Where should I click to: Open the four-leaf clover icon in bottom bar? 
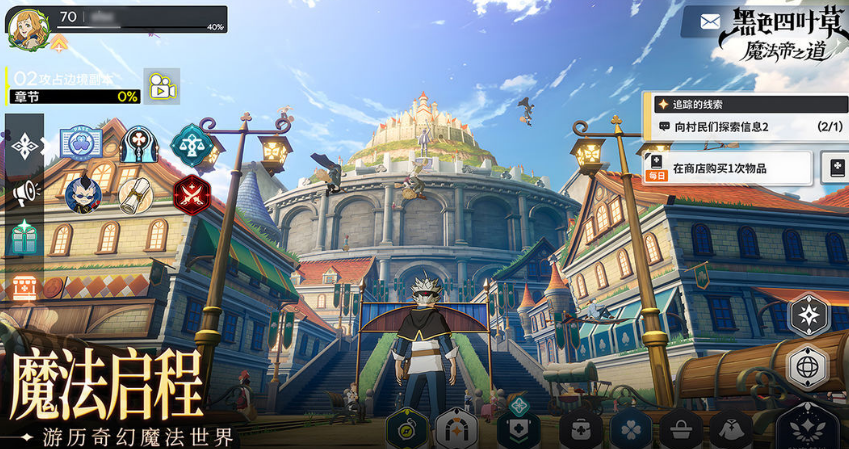632,430
